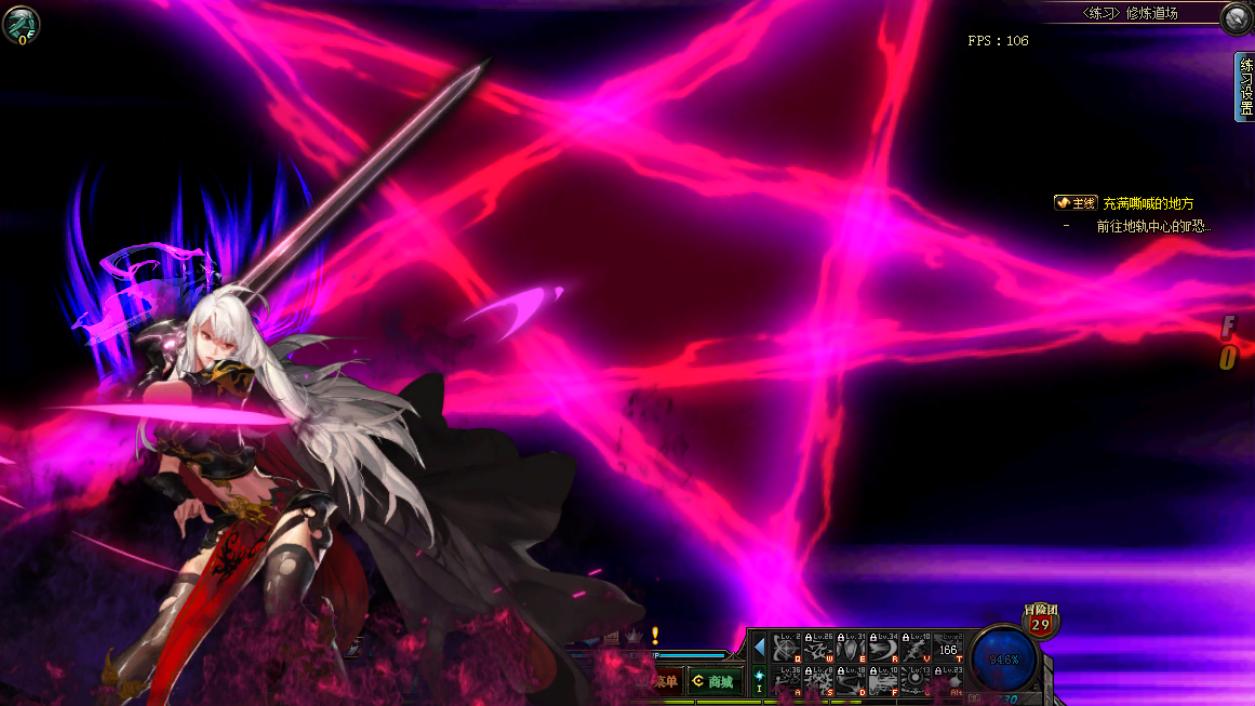Viewport: 1255px width, 706px height.
Task: Activate the skill in the F slot
Action: tap(883, 681)
